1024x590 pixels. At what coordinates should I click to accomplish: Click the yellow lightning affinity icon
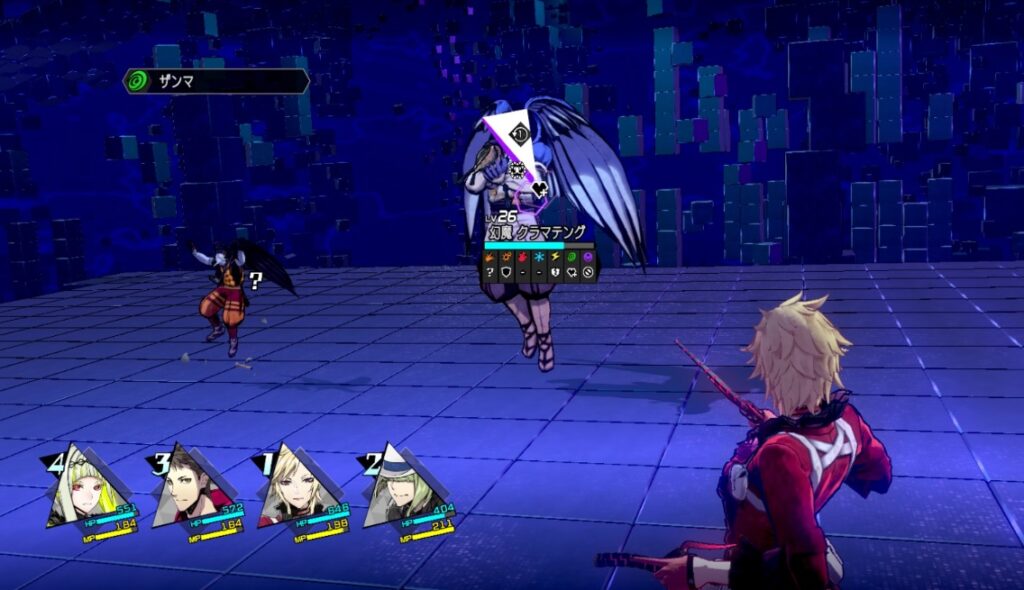click(x=556, y=257)
